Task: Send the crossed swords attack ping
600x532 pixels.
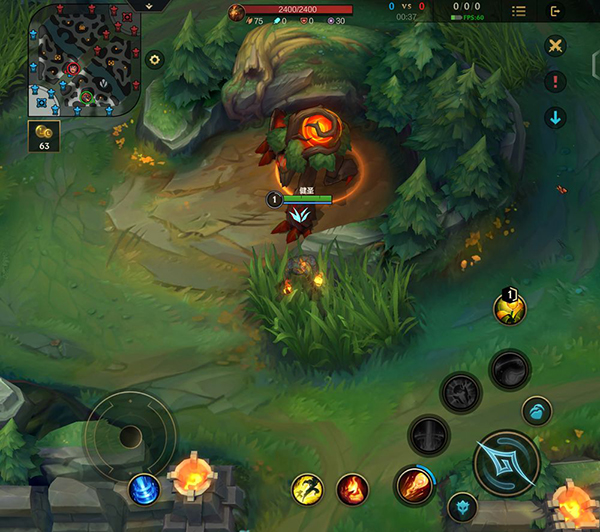Action: 556,46
